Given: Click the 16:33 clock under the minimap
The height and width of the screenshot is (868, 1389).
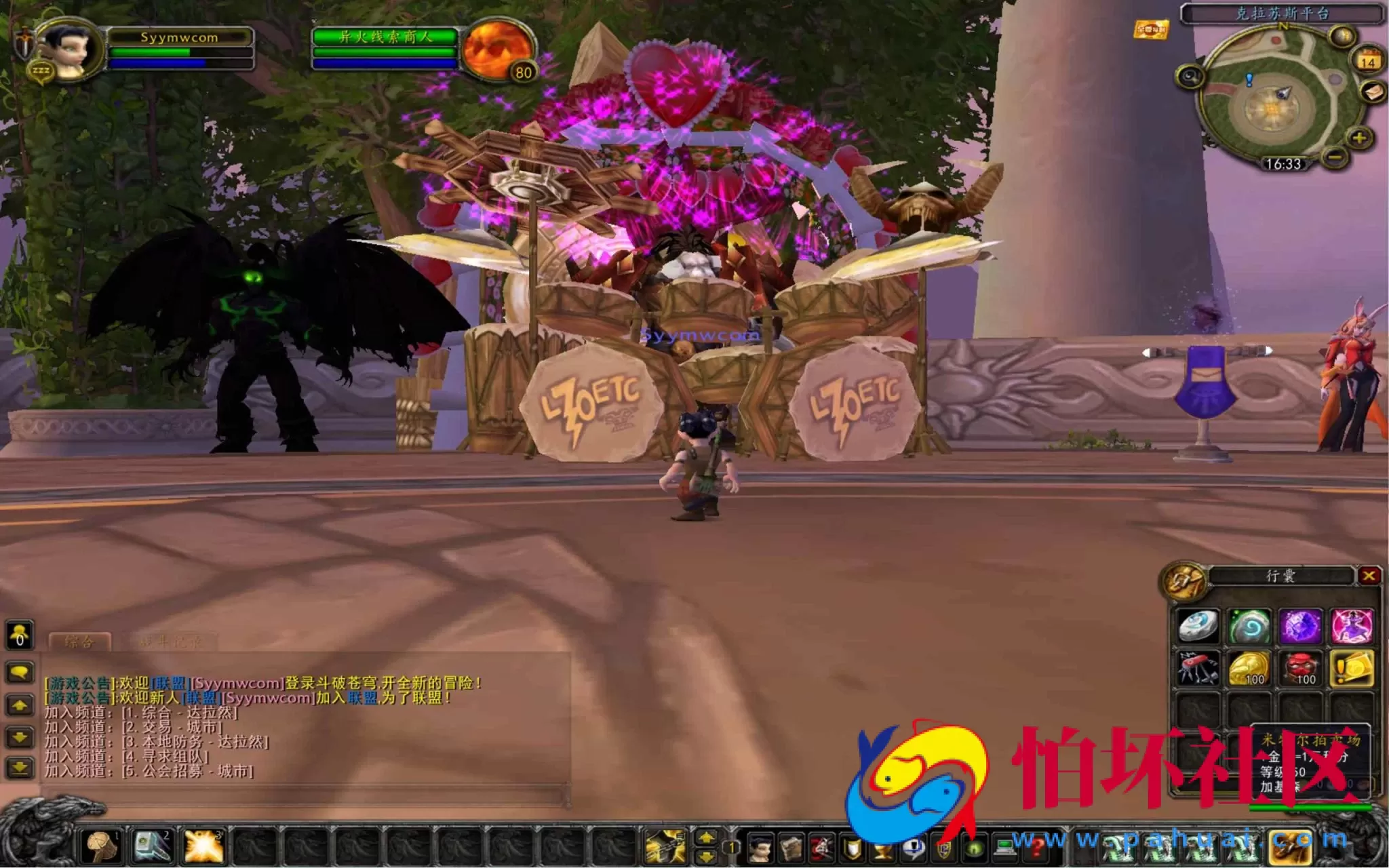Looking at the screenshot, I should pos(1284,164).
